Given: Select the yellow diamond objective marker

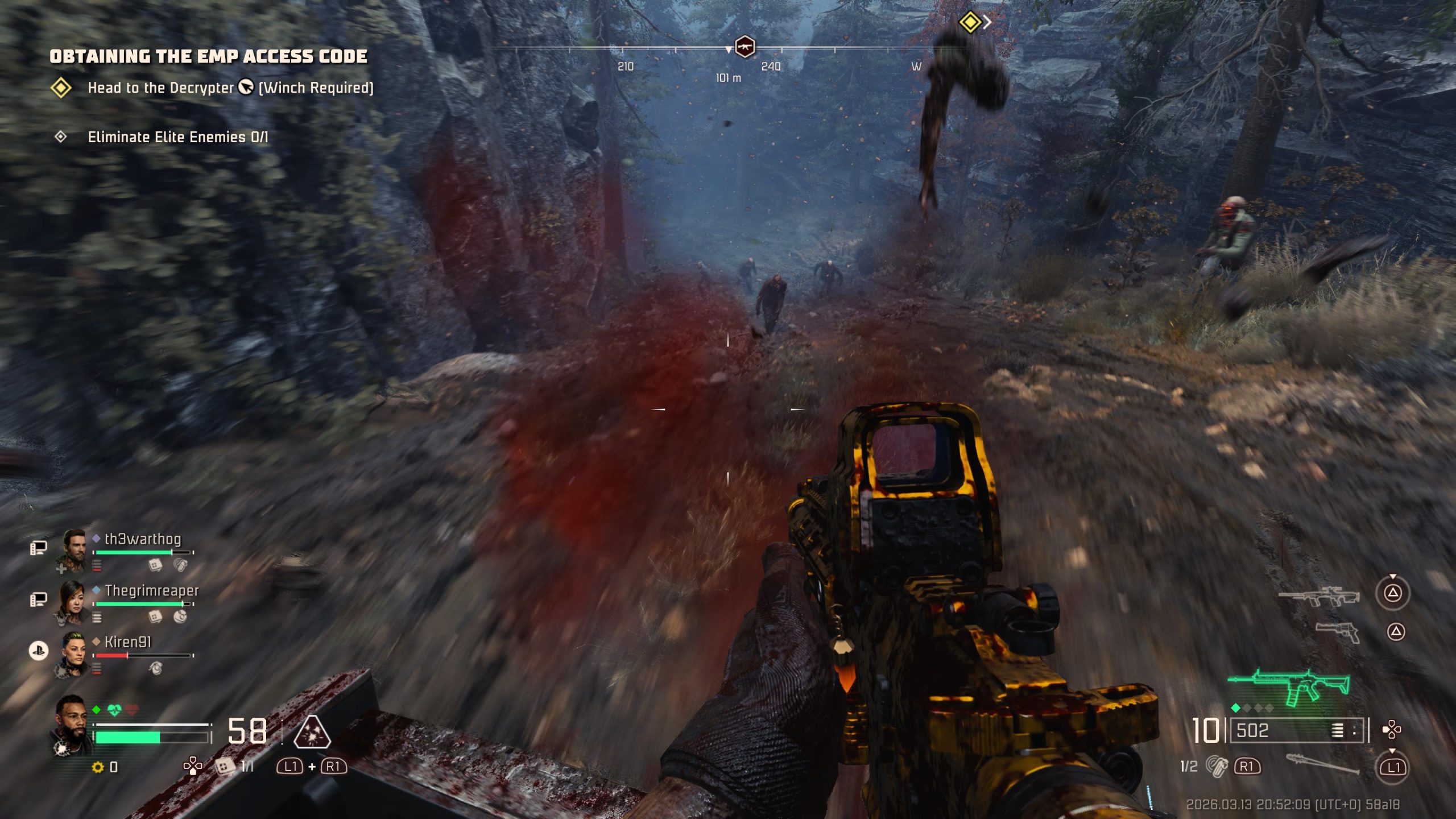Looking at the screenshot, I should pos(970,23).
